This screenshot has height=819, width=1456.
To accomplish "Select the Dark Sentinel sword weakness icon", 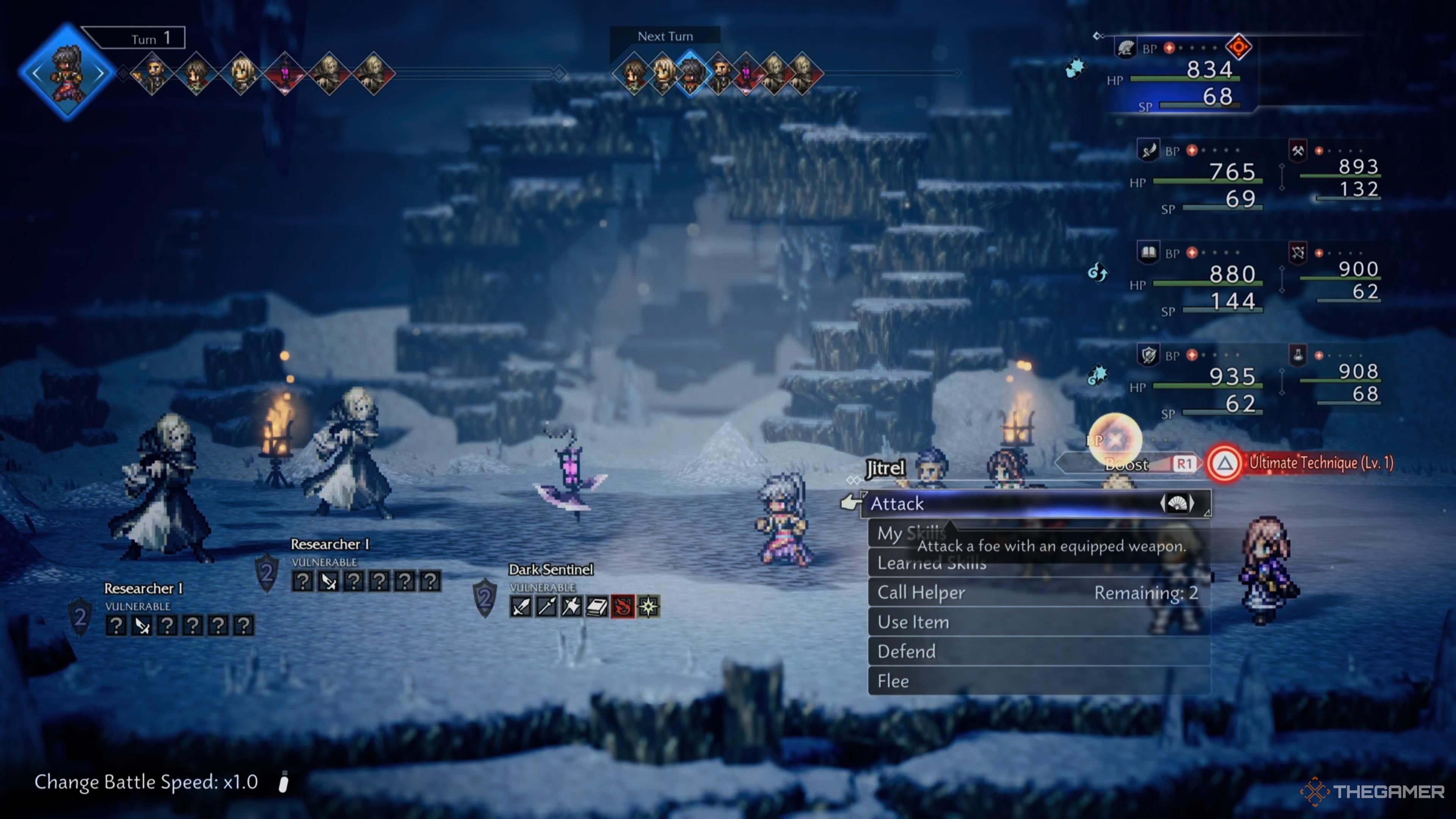I will 521,607.
